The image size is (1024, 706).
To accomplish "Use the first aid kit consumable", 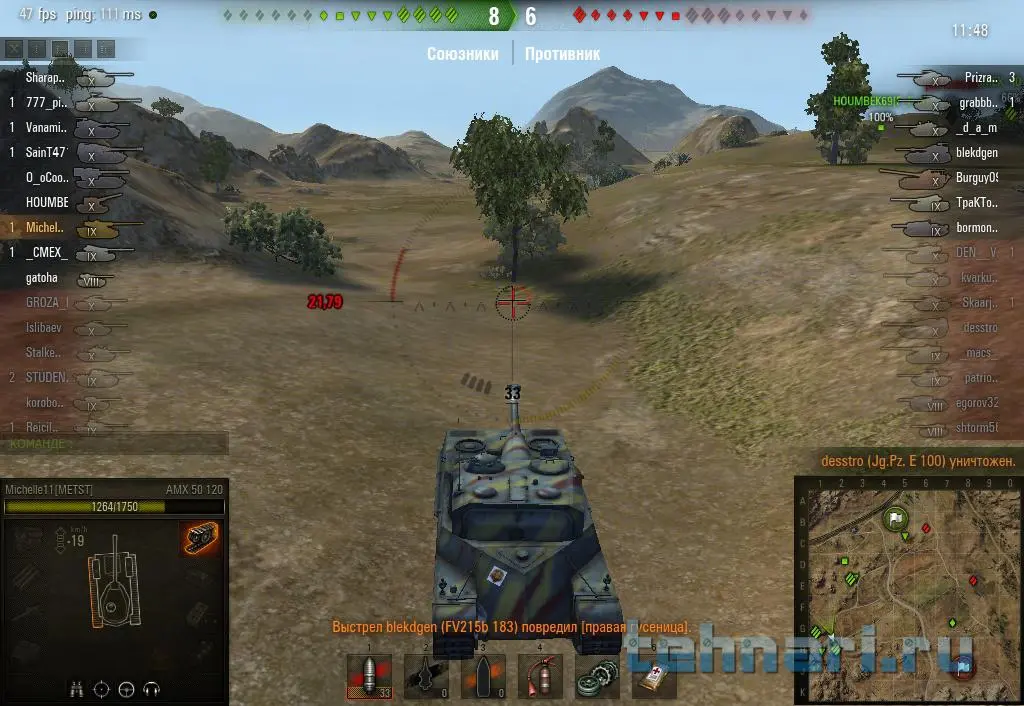I will (x=654, y=677).
